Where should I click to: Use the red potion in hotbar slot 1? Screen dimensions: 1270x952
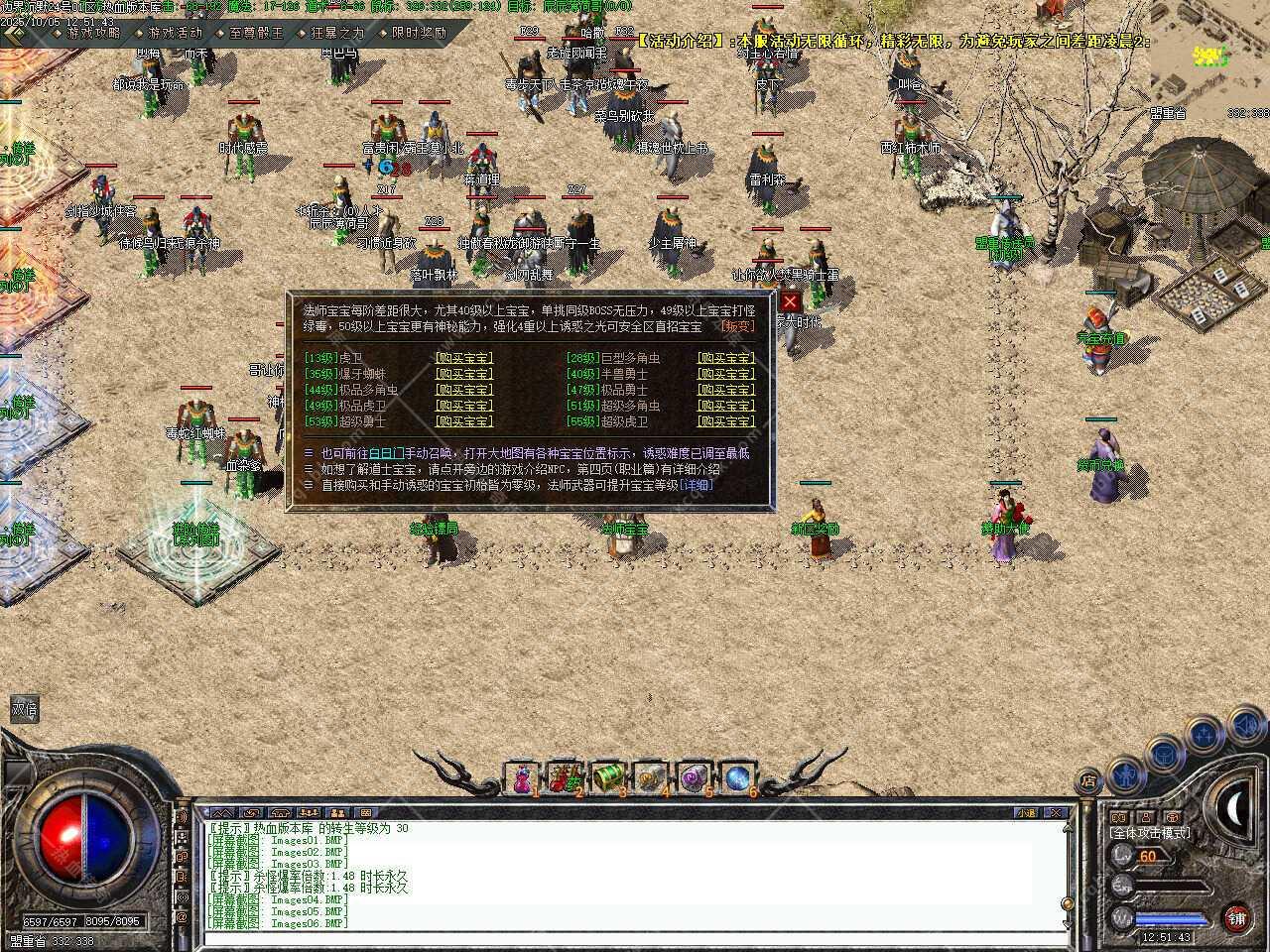coord(521,777)
